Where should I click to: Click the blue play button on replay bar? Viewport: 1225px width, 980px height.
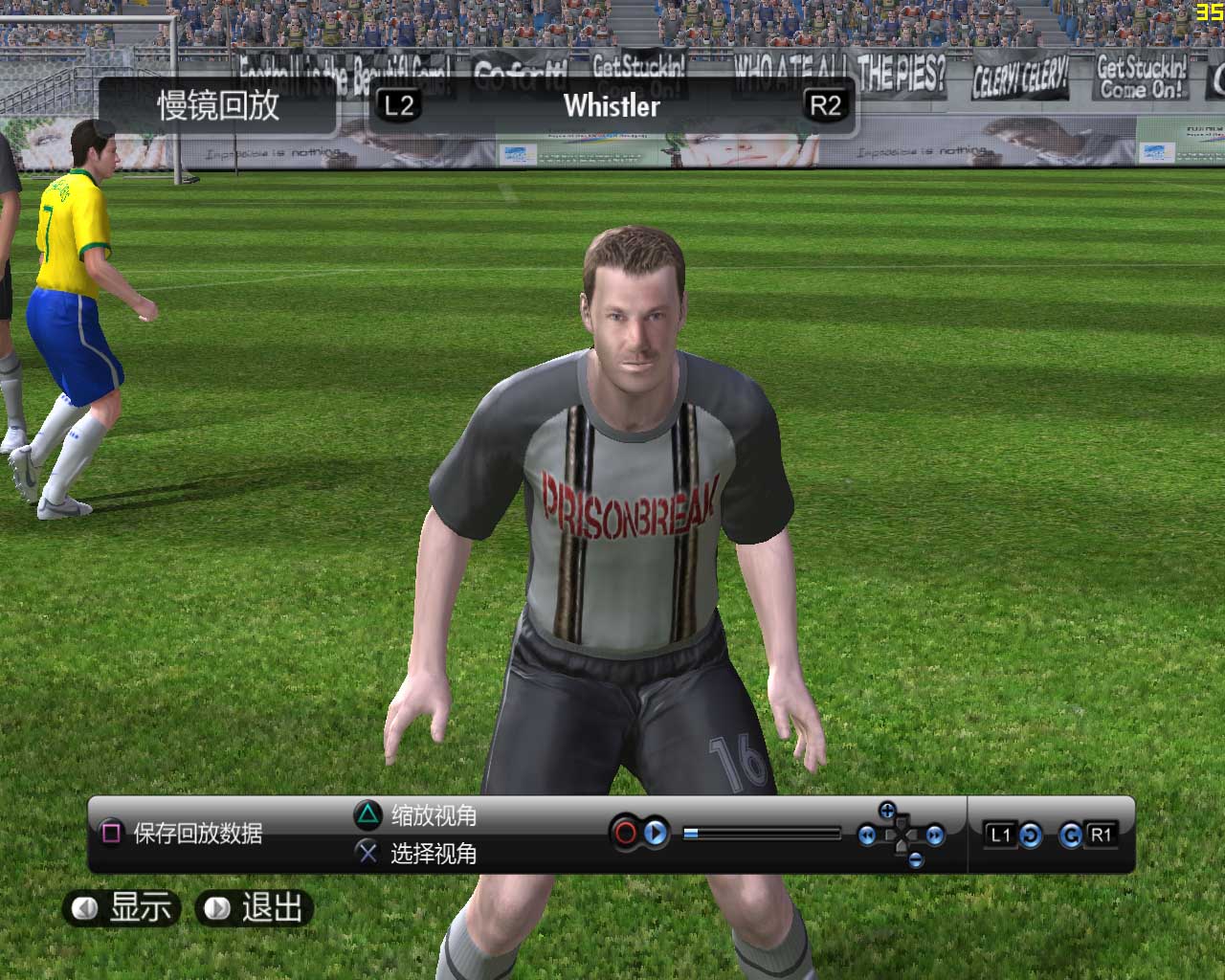[656, 834]
